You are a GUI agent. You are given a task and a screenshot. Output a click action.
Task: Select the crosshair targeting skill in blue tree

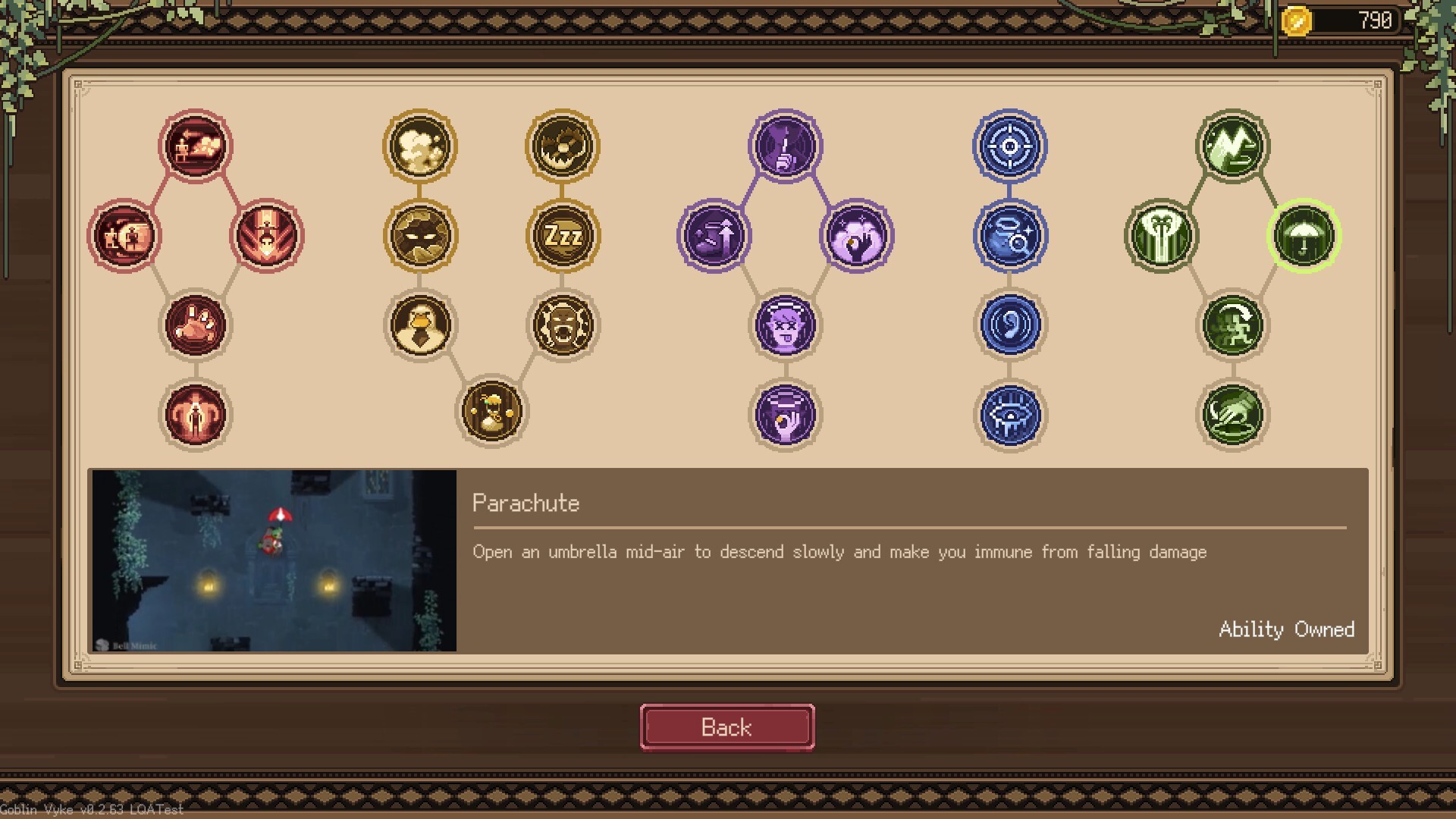(1011, 146)
